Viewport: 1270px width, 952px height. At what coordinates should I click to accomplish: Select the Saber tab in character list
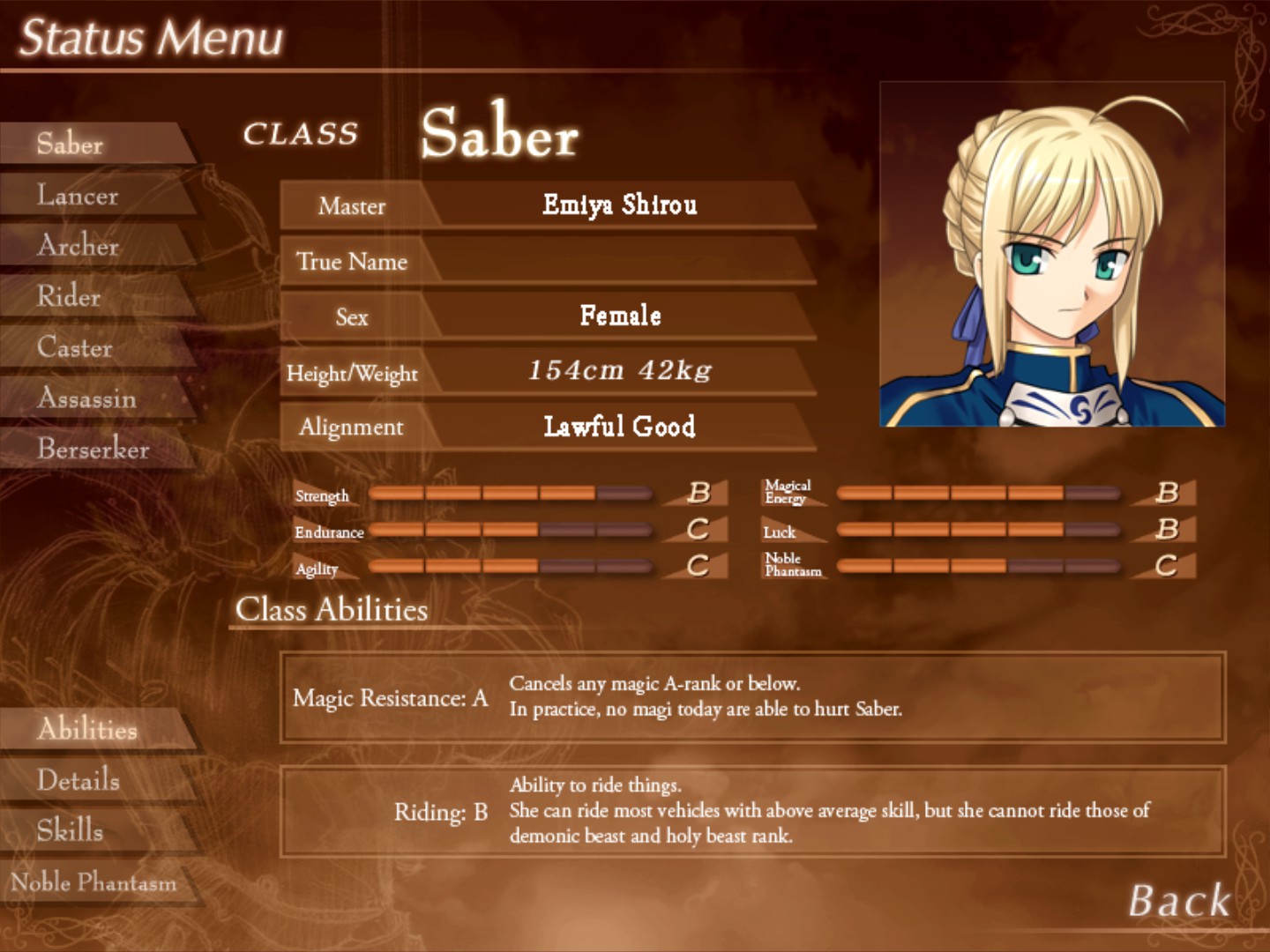pyautogui.click(x=71, y=144)
